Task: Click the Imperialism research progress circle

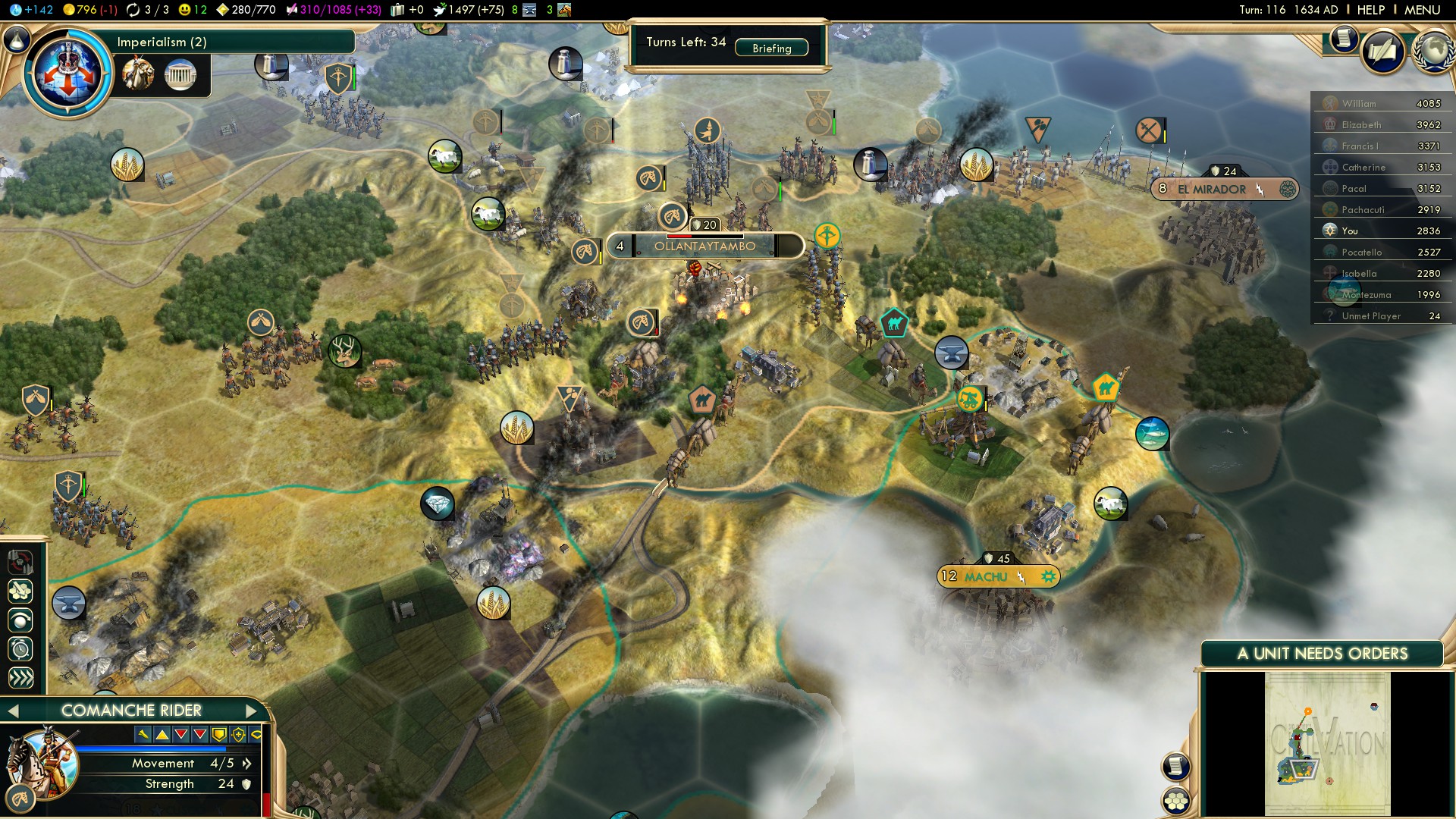Action: 68,73
